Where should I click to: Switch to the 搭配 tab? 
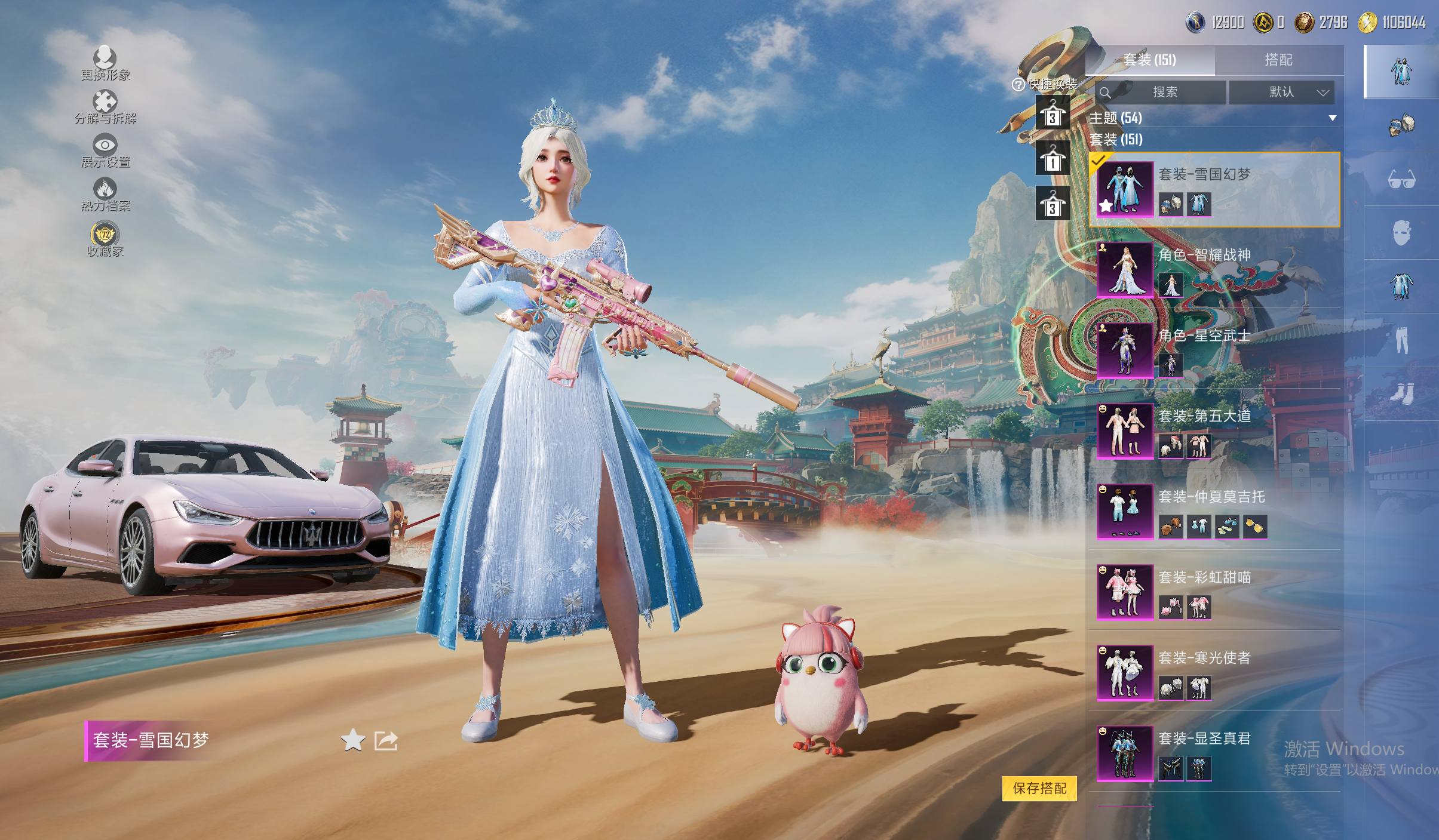pos(1278,60)
